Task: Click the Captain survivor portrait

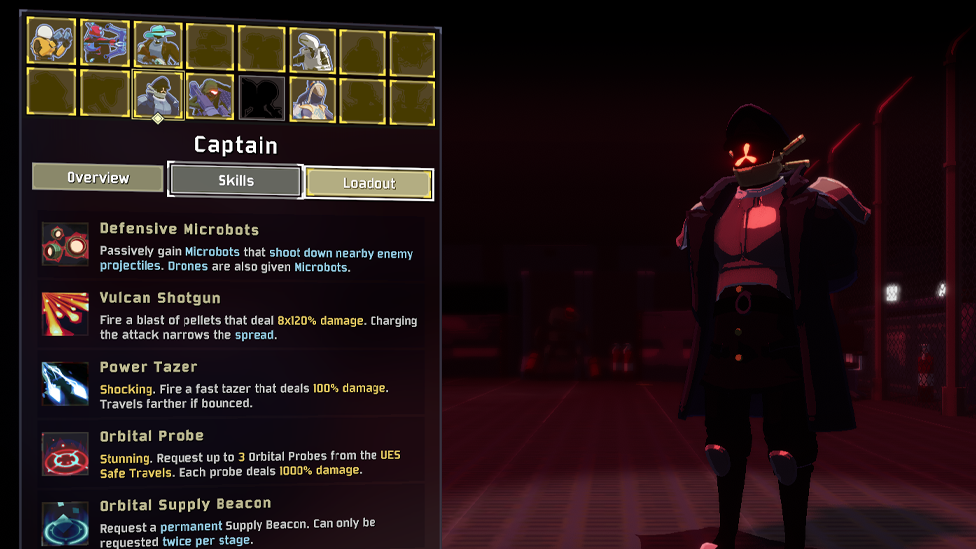Action: [158, 95]
